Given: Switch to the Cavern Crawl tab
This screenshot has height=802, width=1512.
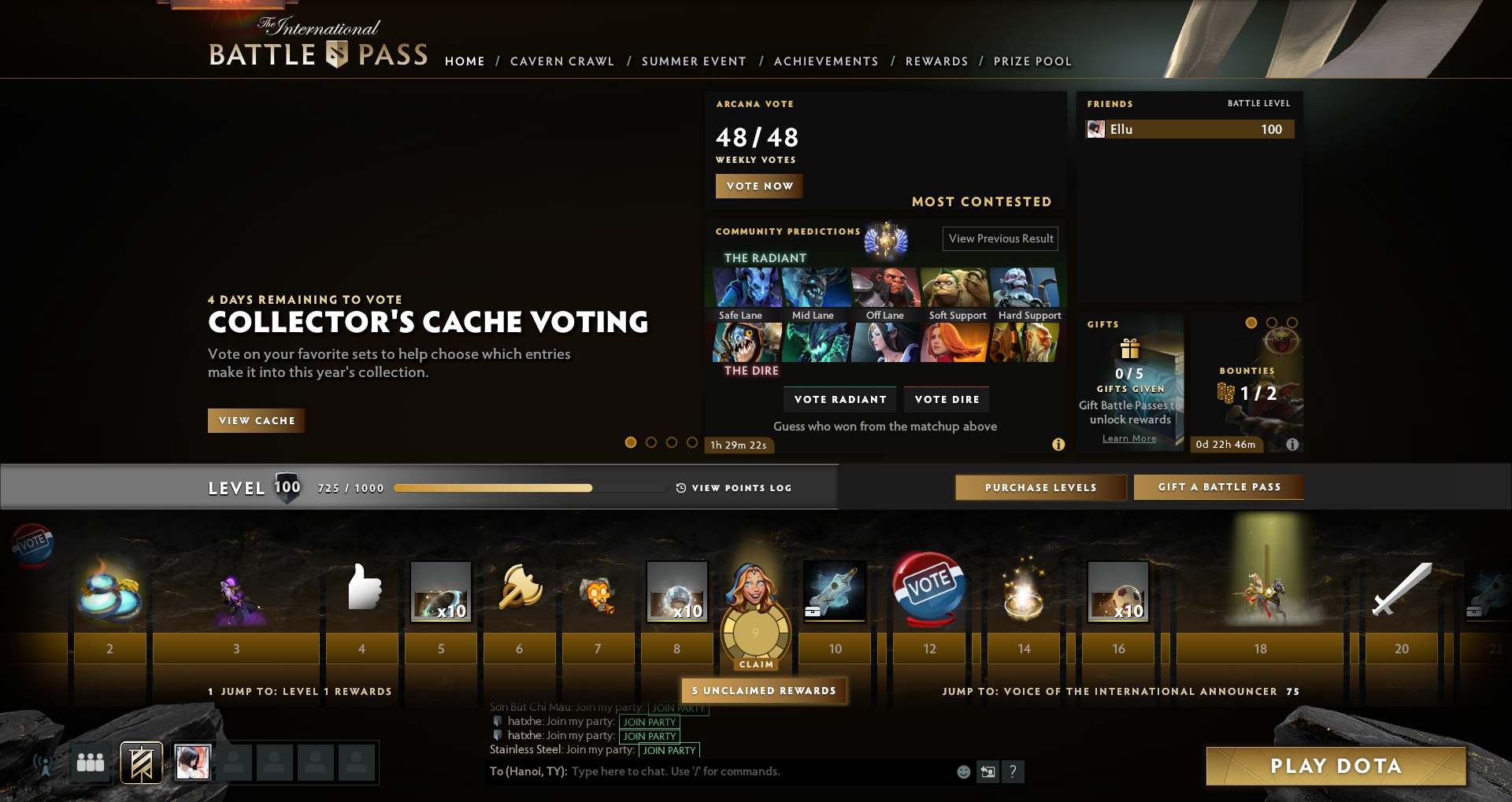Looking at the screenshot, I should pos(561,61).
